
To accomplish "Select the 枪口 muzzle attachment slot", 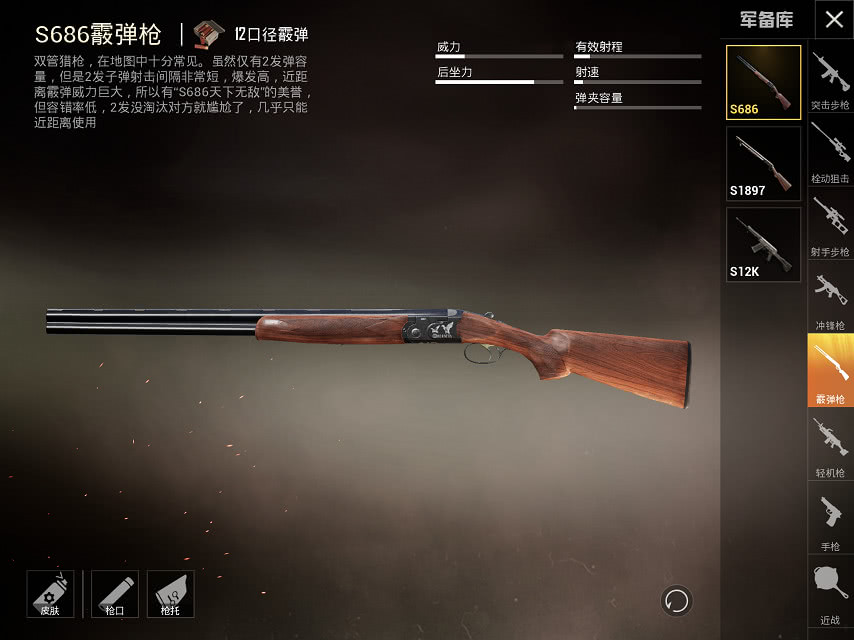I will pyautogui.click(x=114, y=594).
